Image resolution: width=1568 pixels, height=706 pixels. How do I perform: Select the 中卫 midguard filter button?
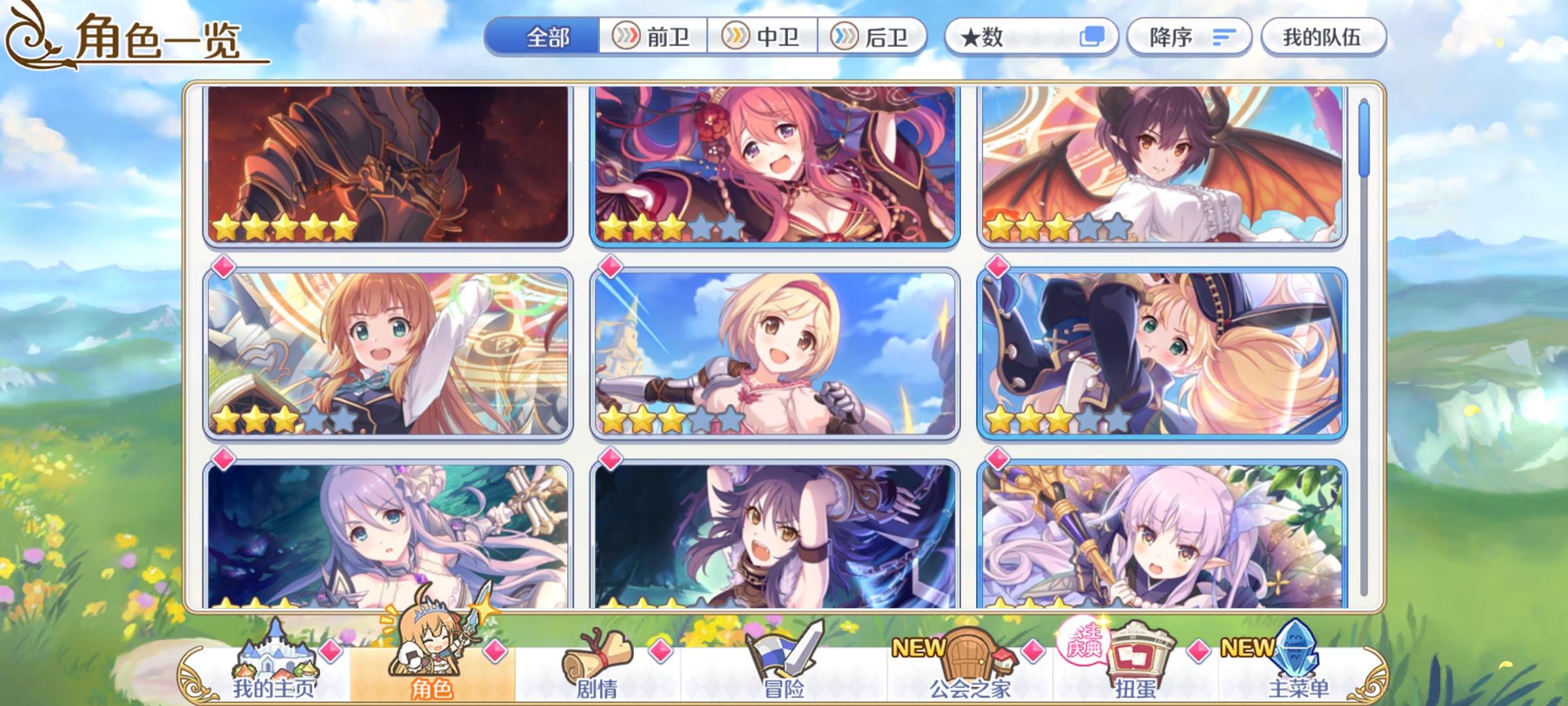click(764, 37)
